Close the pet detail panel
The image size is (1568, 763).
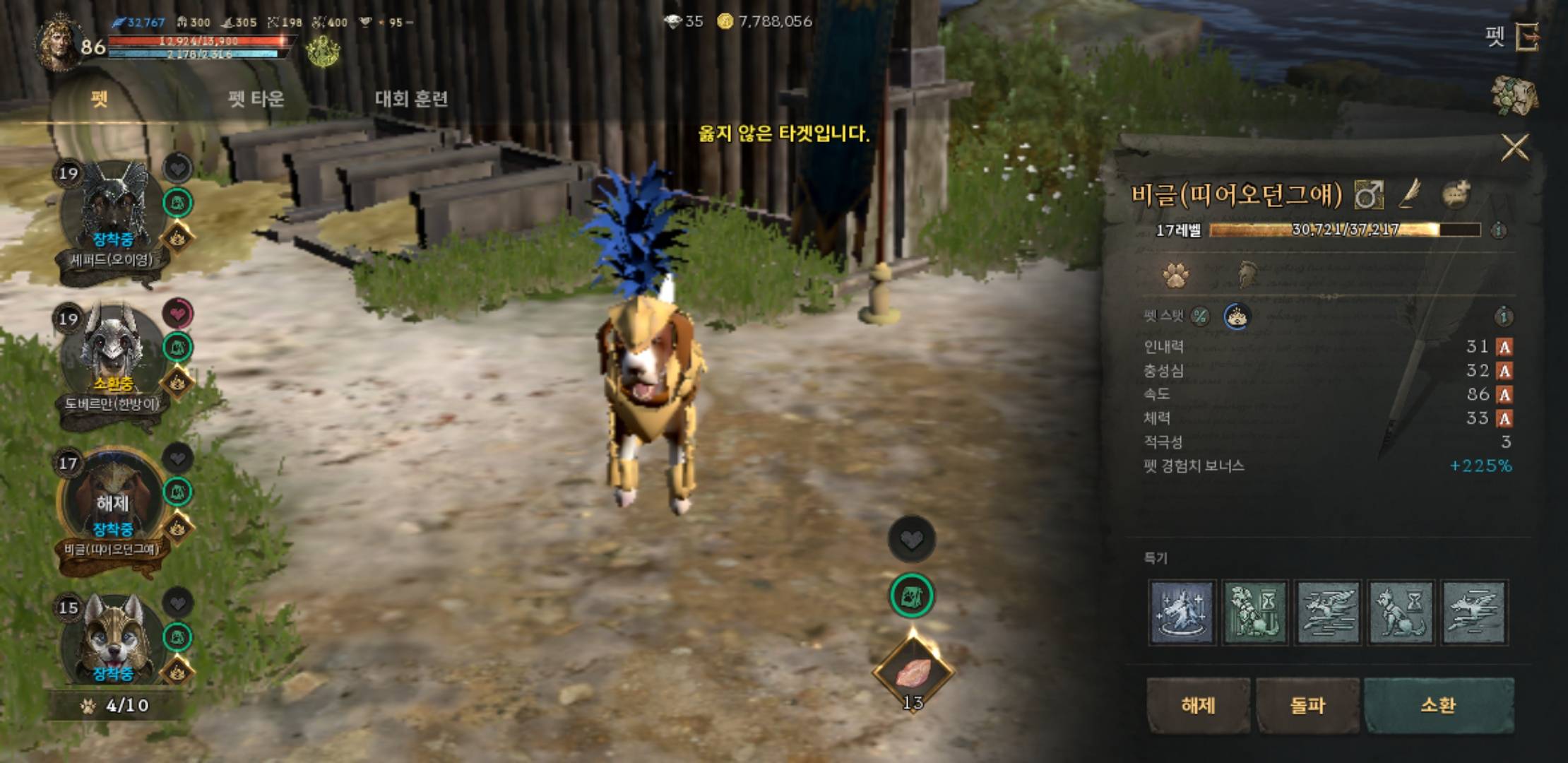(1514, 148)
